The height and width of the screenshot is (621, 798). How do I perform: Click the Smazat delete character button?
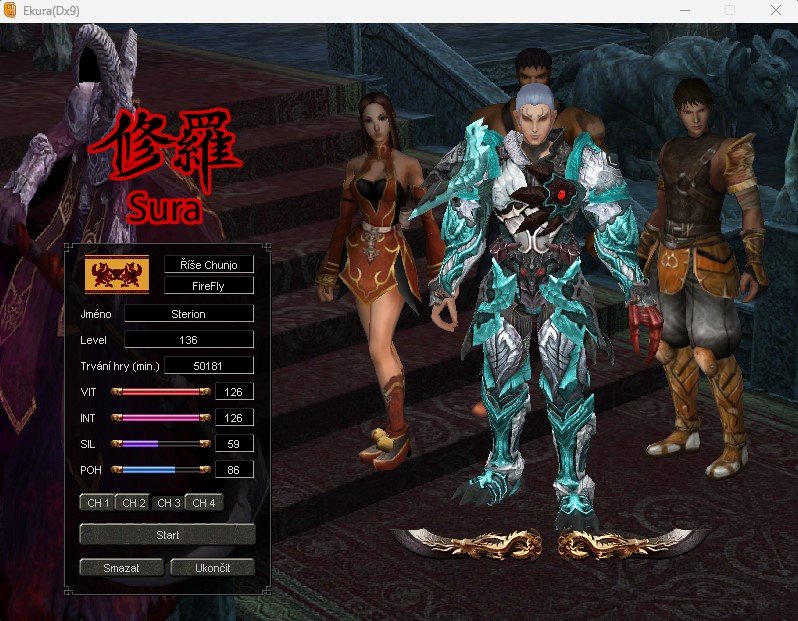click(x=121, y=568)
